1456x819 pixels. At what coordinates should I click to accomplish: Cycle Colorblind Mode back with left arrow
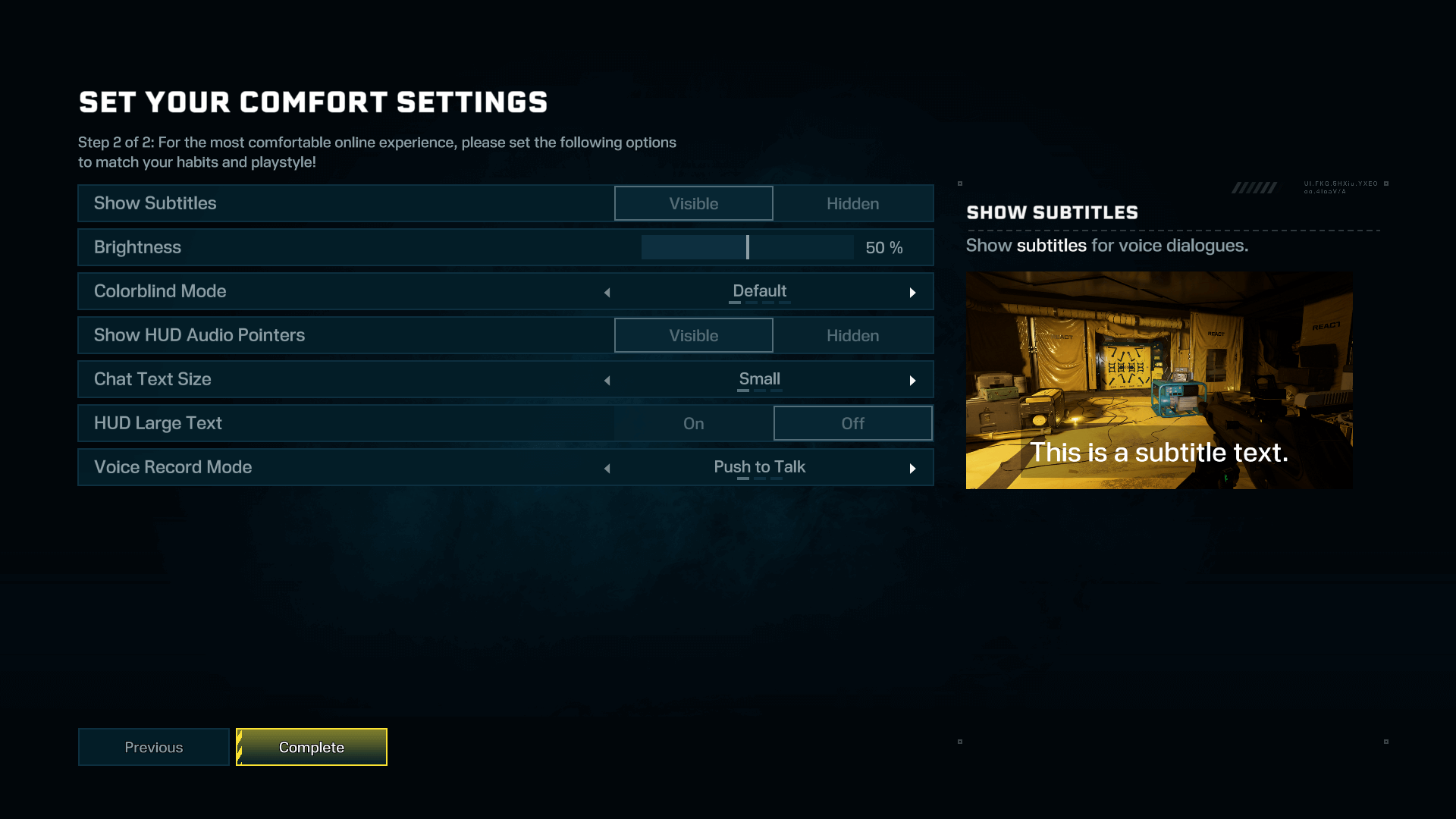tap(607, 291)
